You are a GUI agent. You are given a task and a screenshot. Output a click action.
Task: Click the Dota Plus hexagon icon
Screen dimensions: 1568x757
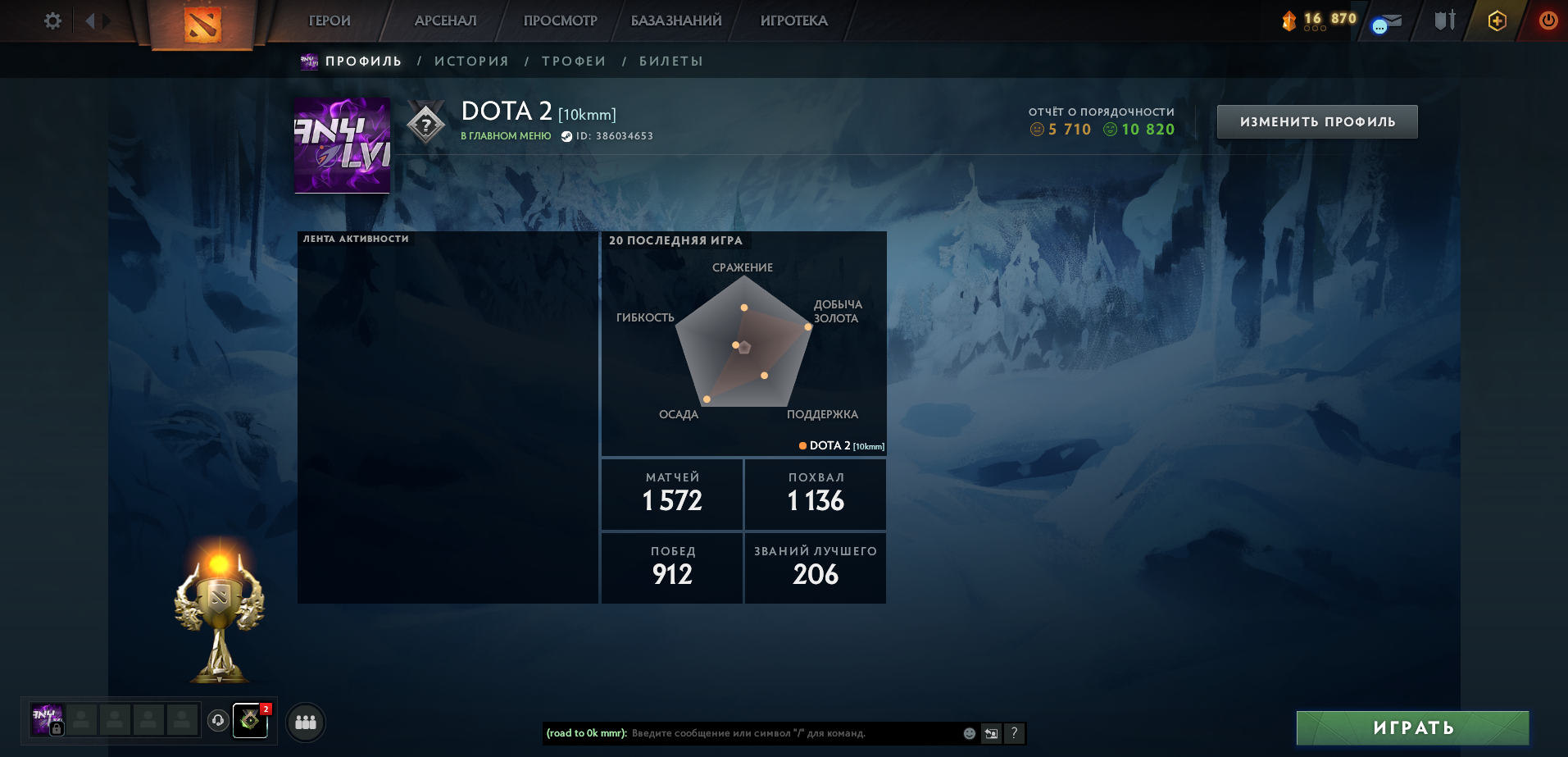click(x=1498, y=21)
